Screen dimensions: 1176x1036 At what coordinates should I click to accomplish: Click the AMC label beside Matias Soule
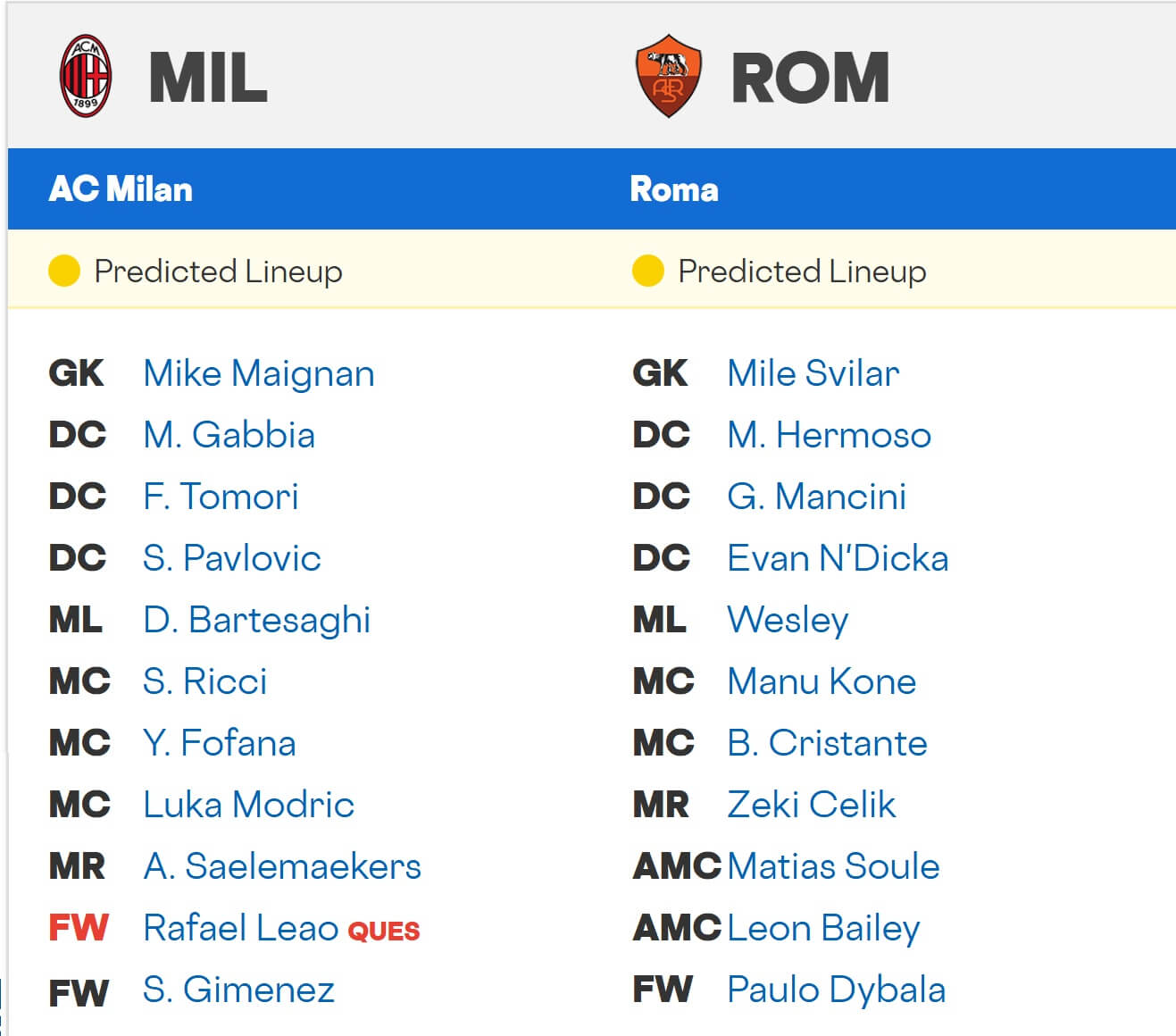[x=676, y=866]
